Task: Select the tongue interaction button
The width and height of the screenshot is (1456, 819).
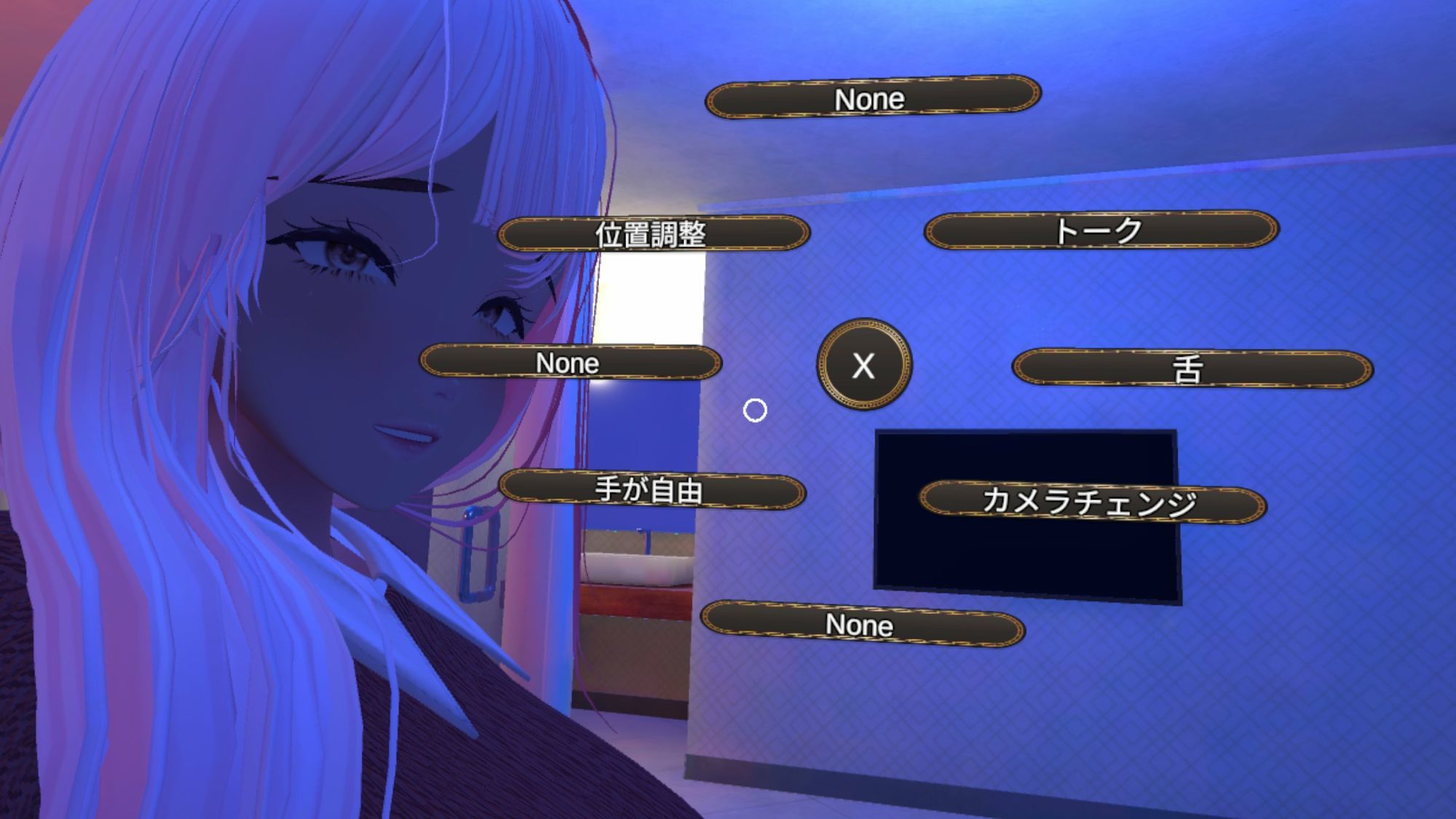Action: [1193, 366]
